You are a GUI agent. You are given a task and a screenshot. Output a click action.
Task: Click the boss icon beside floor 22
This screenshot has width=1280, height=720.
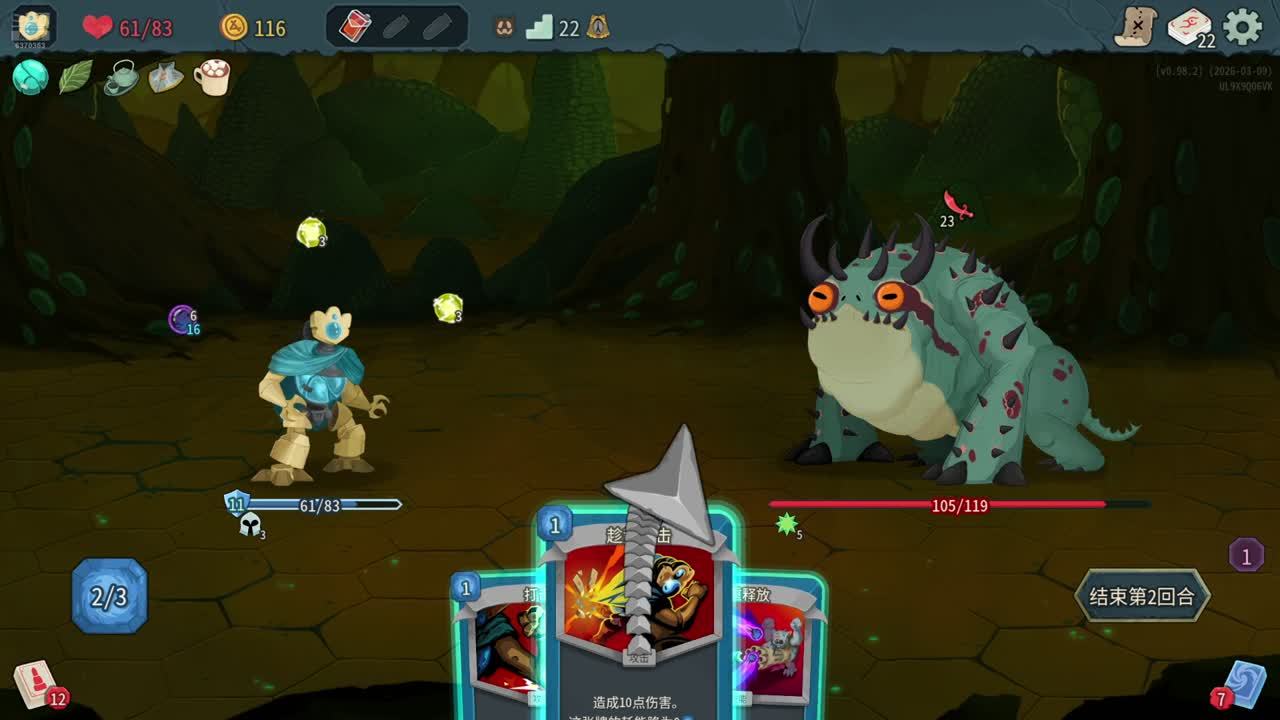tap(598, 28)
